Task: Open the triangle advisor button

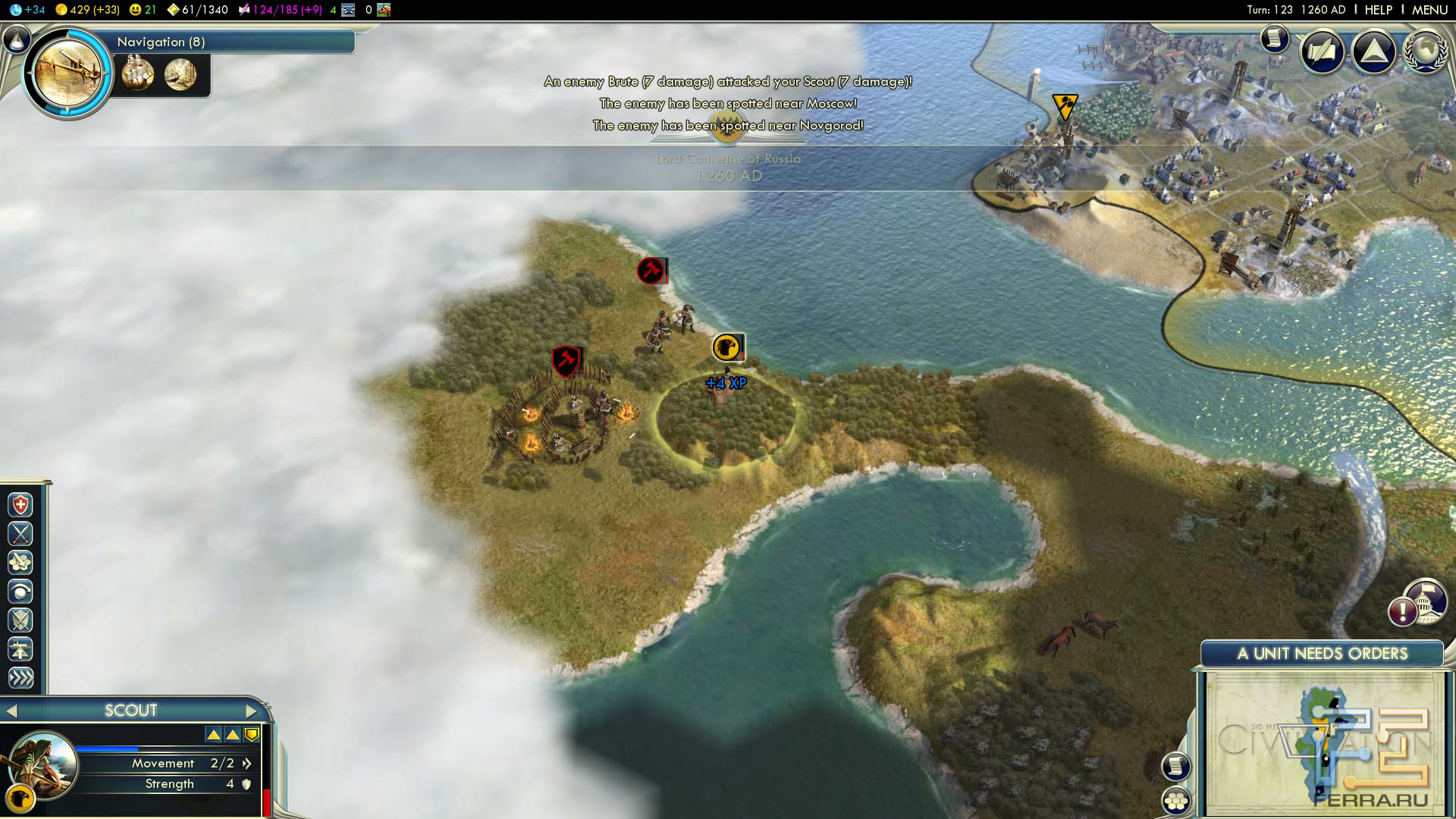Action: click(x=1373, y=52)
